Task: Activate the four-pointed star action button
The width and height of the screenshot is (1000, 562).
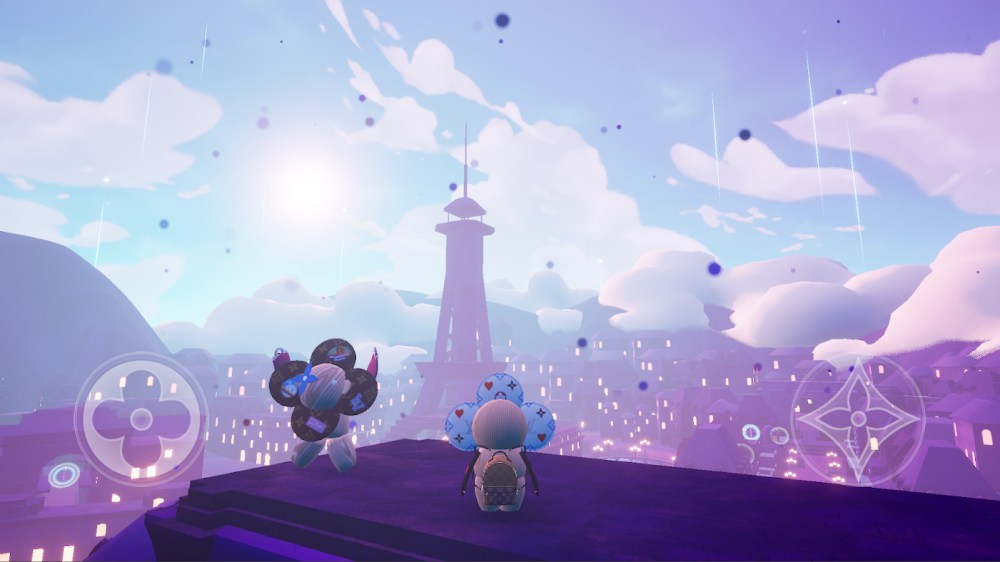Action: coord(857,420)
